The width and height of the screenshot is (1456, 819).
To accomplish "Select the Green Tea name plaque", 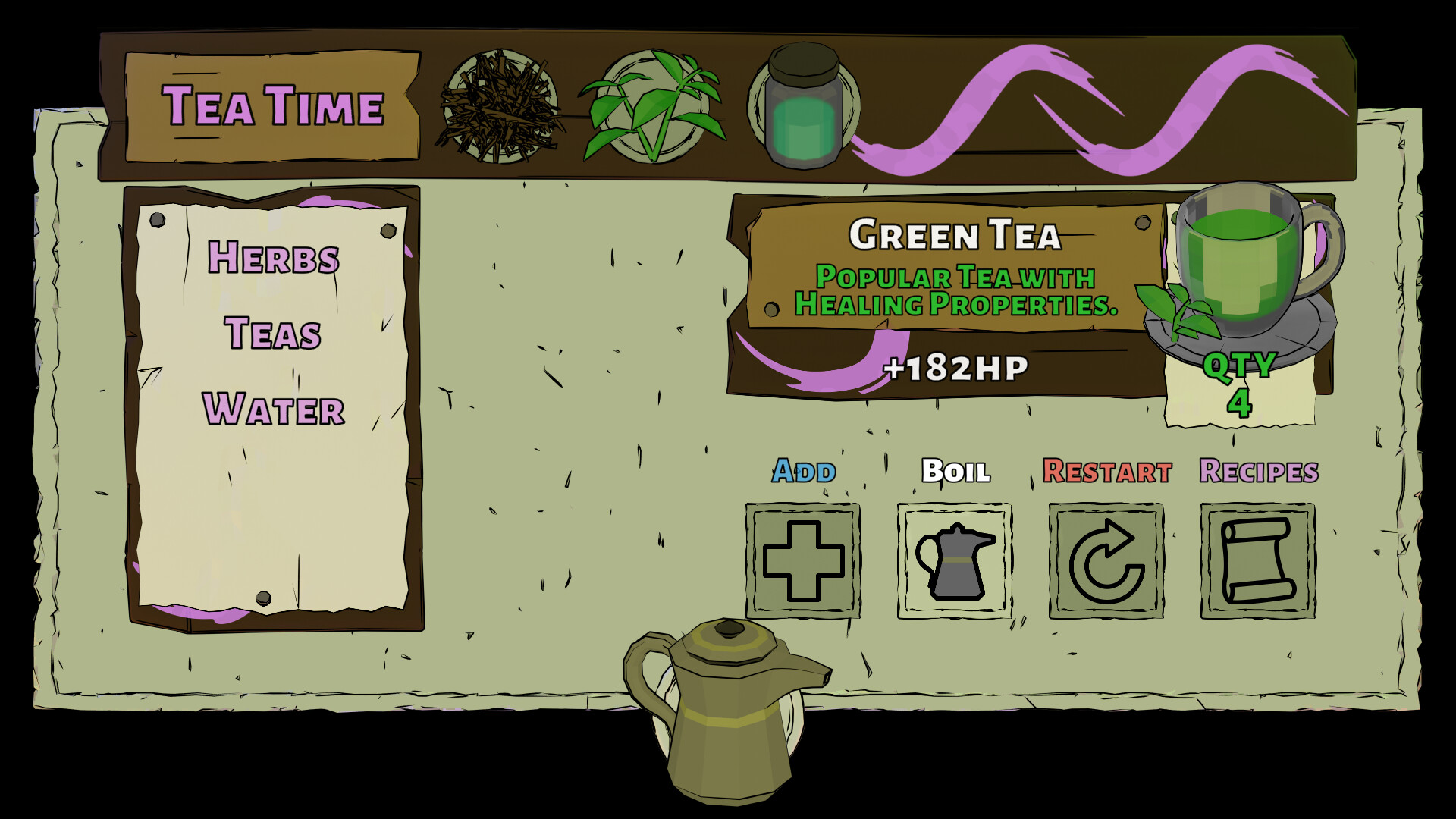I will click(x=955, y=235).
